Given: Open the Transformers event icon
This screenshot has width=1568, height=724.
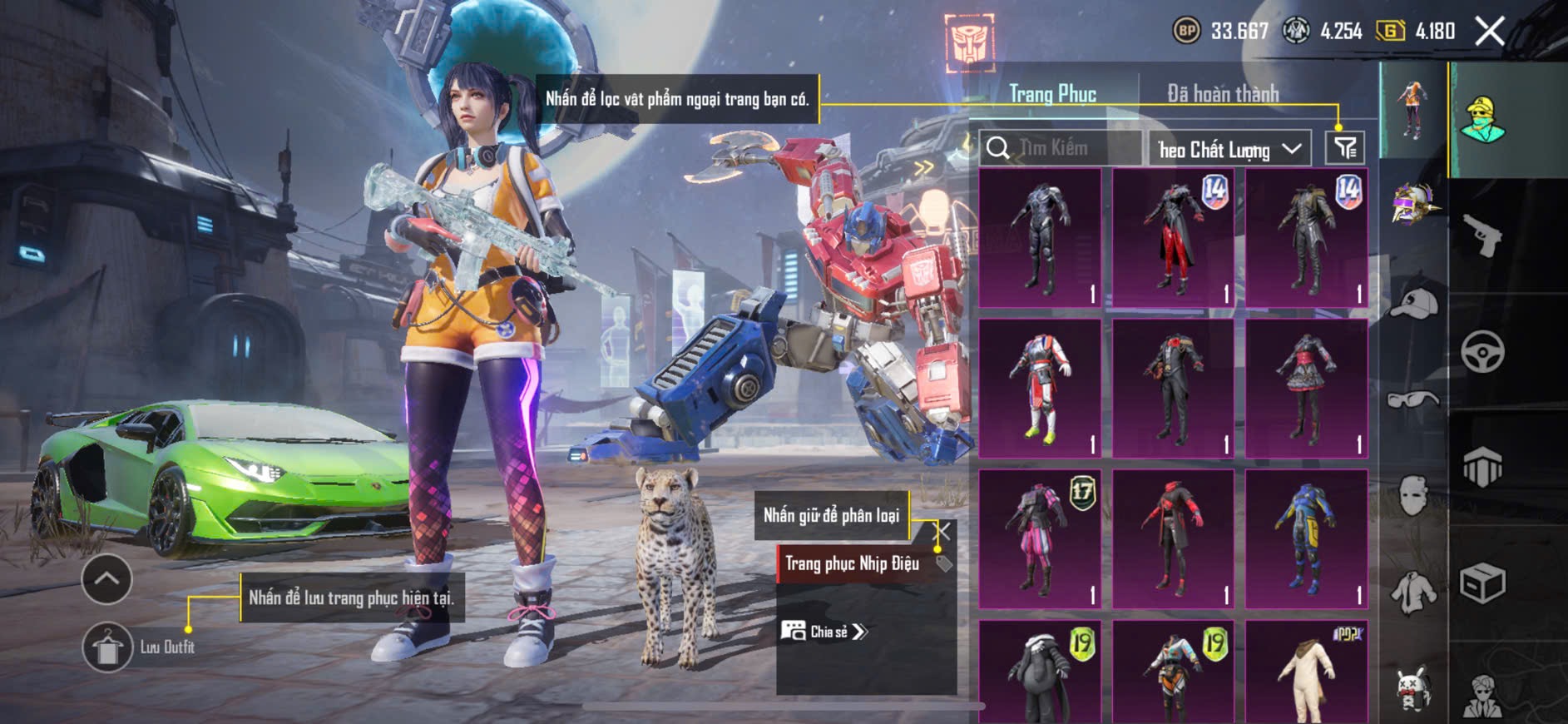Looking at the screenshot, I should pyautogui.click(x=969, y=42).
